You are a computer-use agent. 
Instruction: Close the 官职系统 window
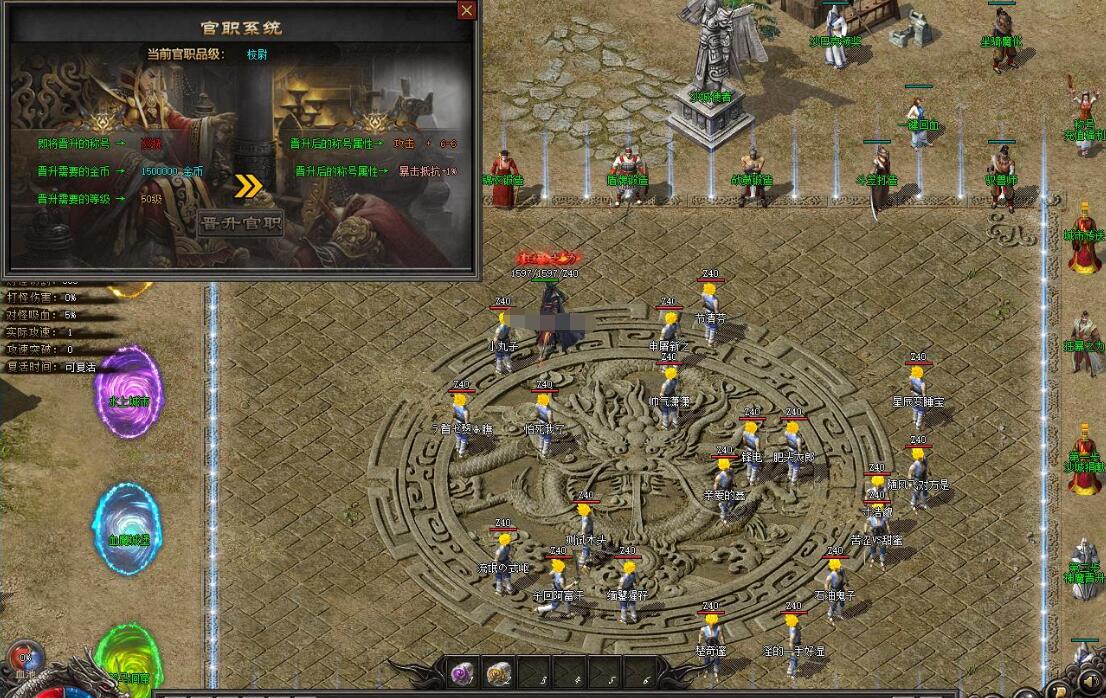(466, 11)
